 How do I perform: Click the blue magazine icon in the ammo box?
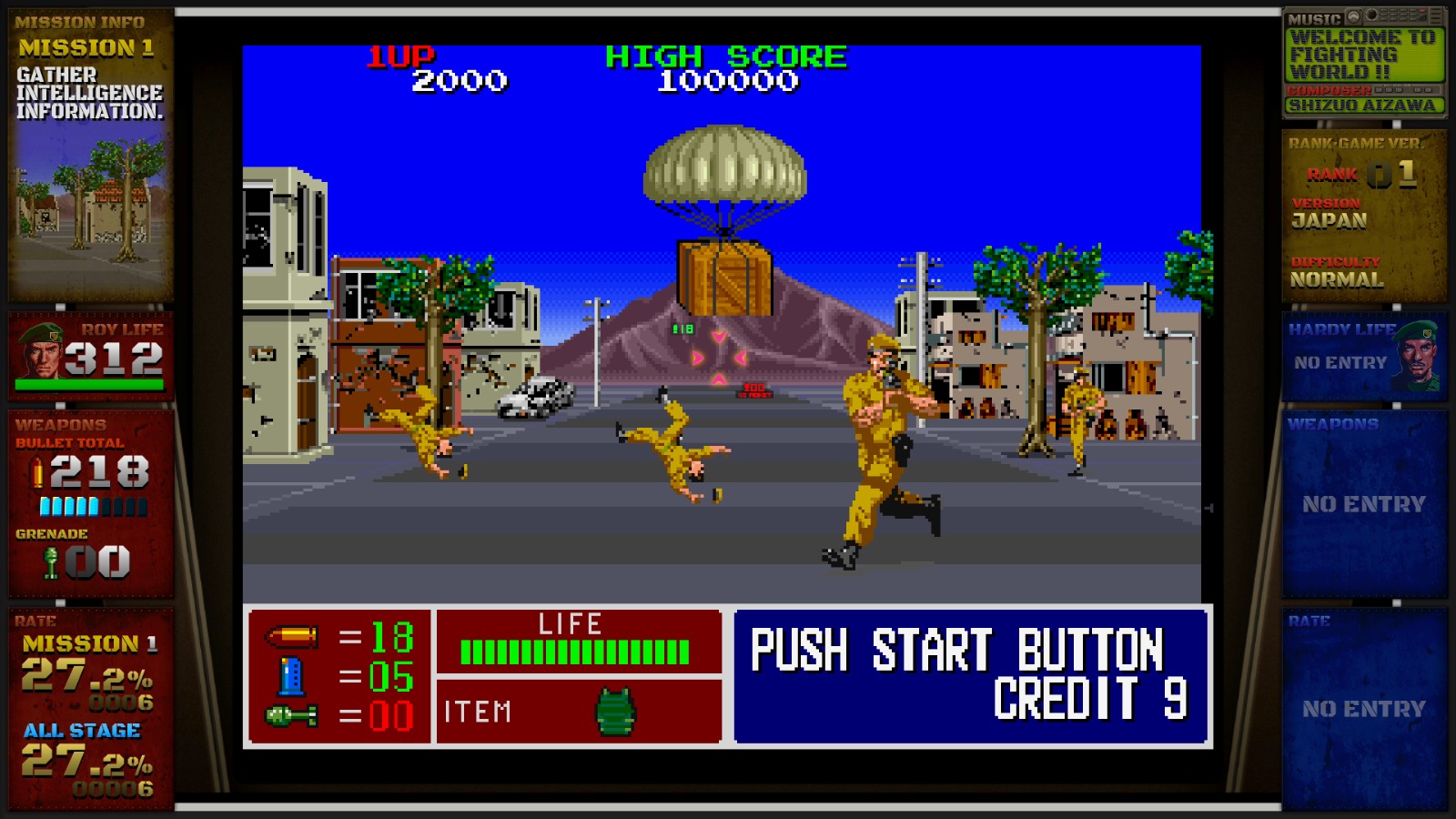(291, 676)
